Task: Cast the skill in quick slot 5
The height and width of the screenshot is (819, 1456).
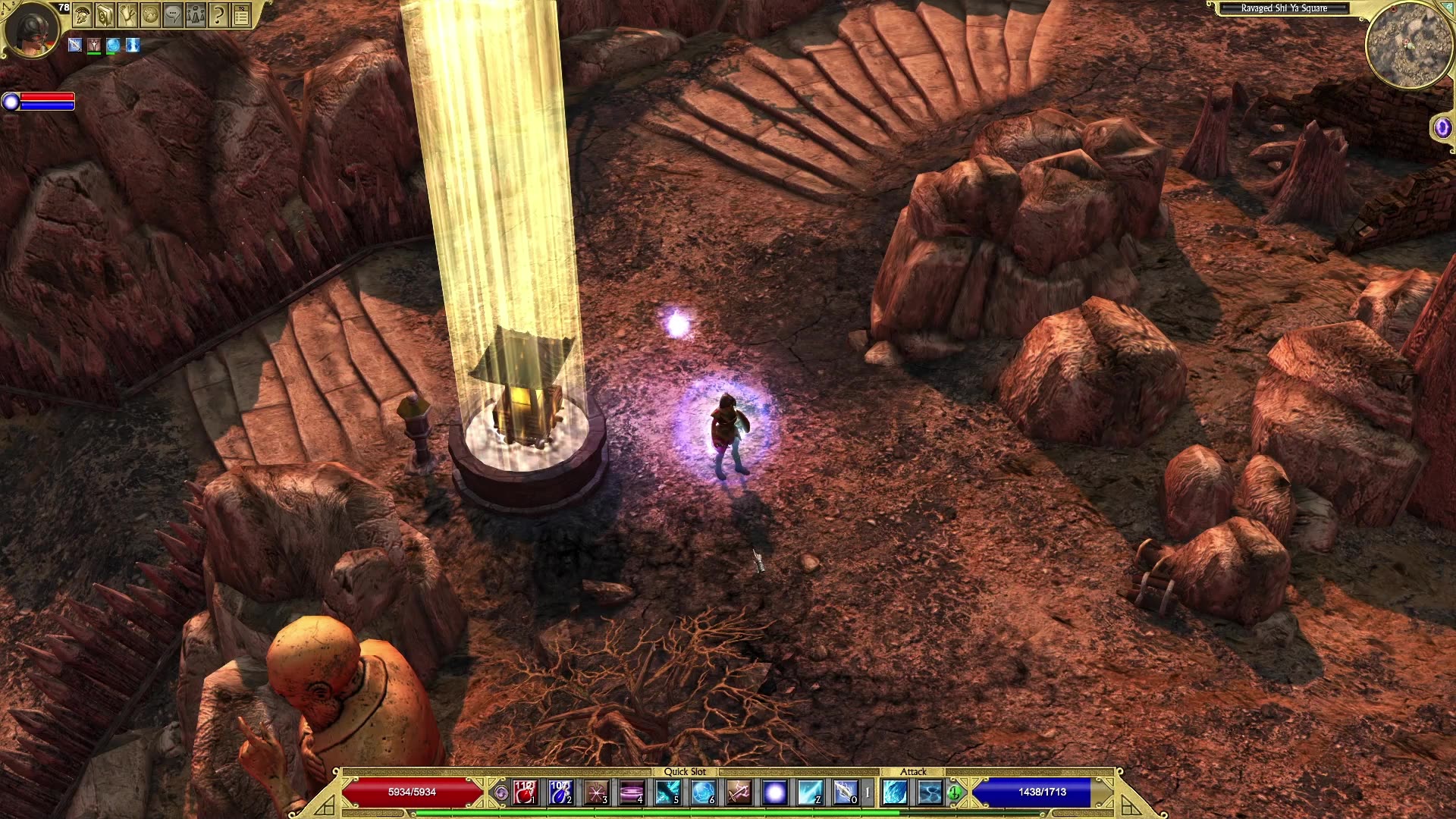Action: [x=668, y=793]
